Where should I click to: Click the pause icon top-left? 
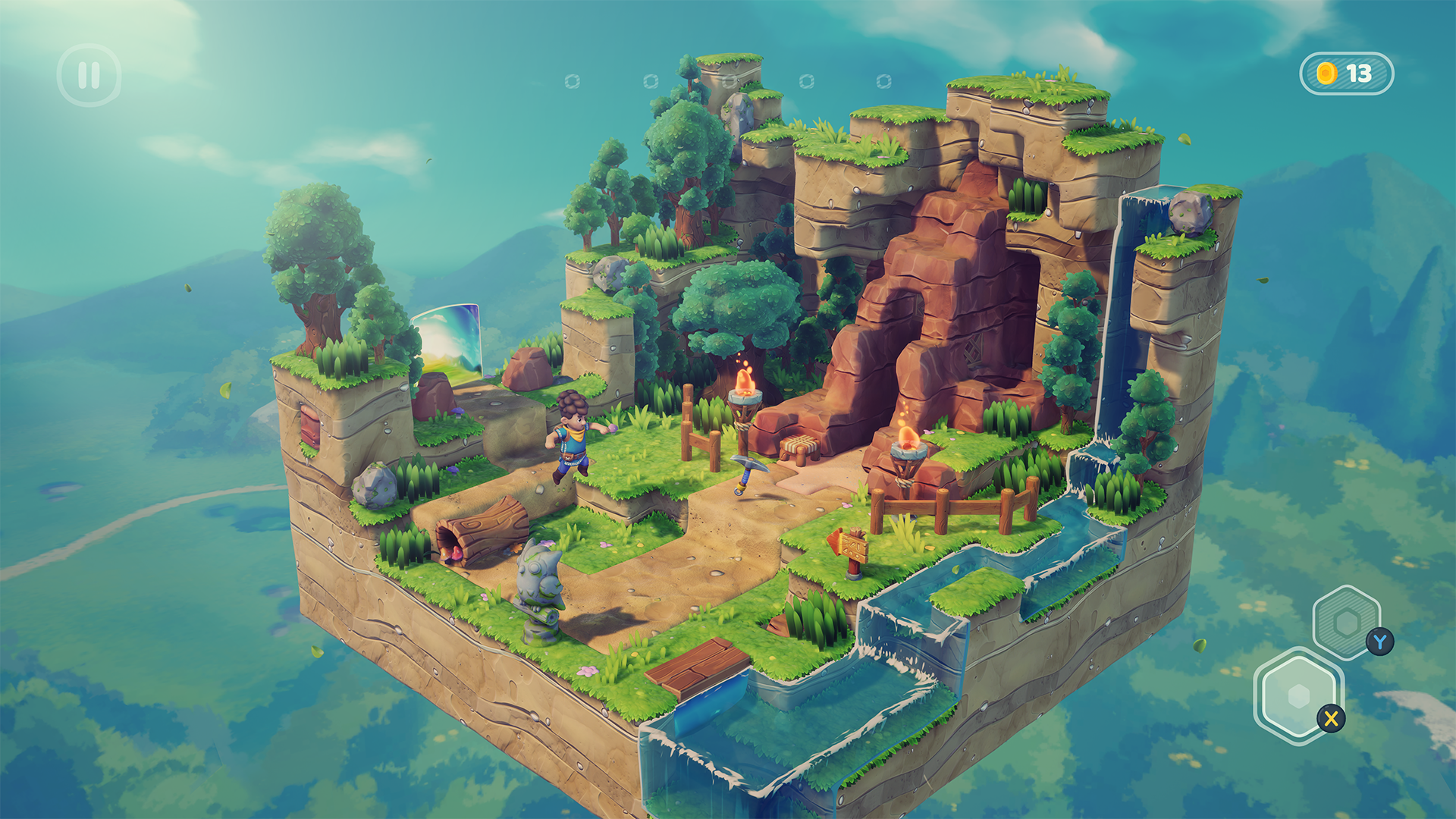(89, 74)
